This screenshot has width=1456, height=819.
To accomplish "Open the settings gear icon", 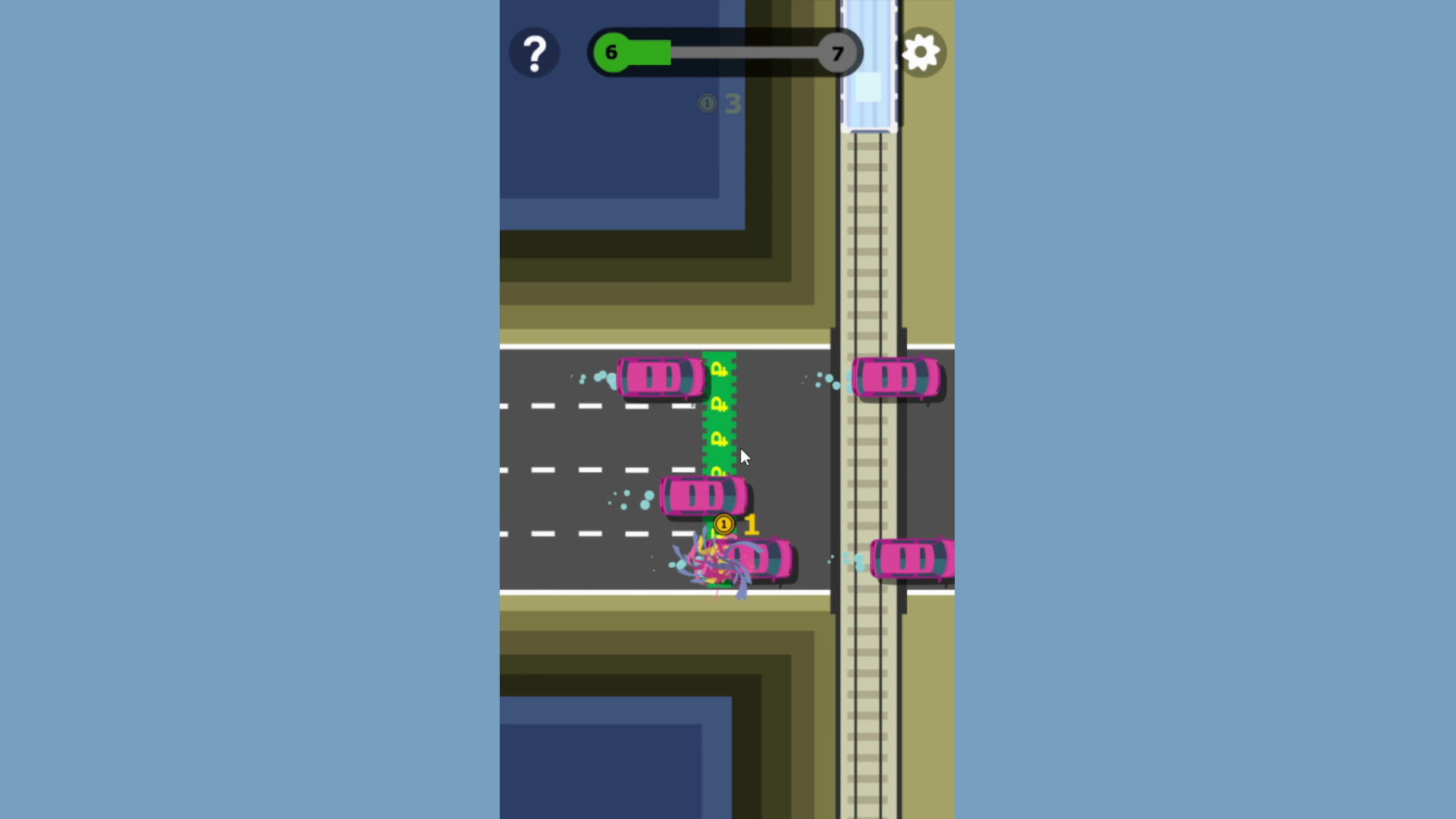I will (x=921, y=52).
